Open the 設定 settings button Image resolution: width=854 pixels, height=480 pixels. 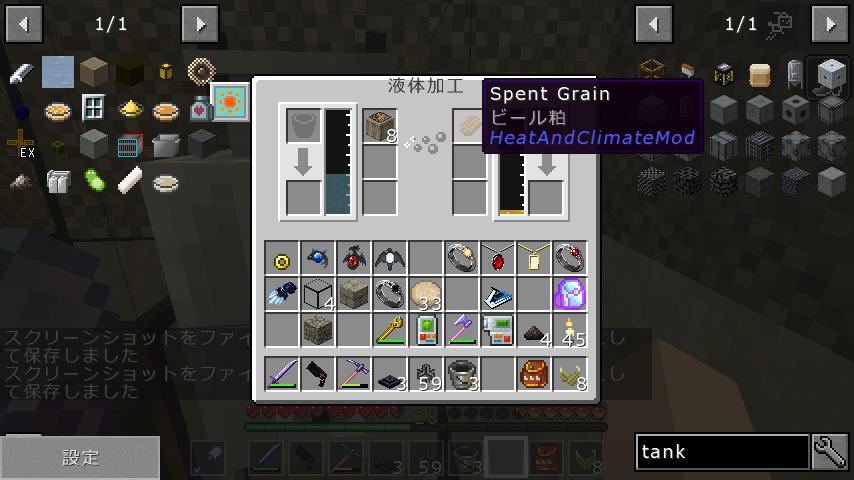[x=80, y=458]
